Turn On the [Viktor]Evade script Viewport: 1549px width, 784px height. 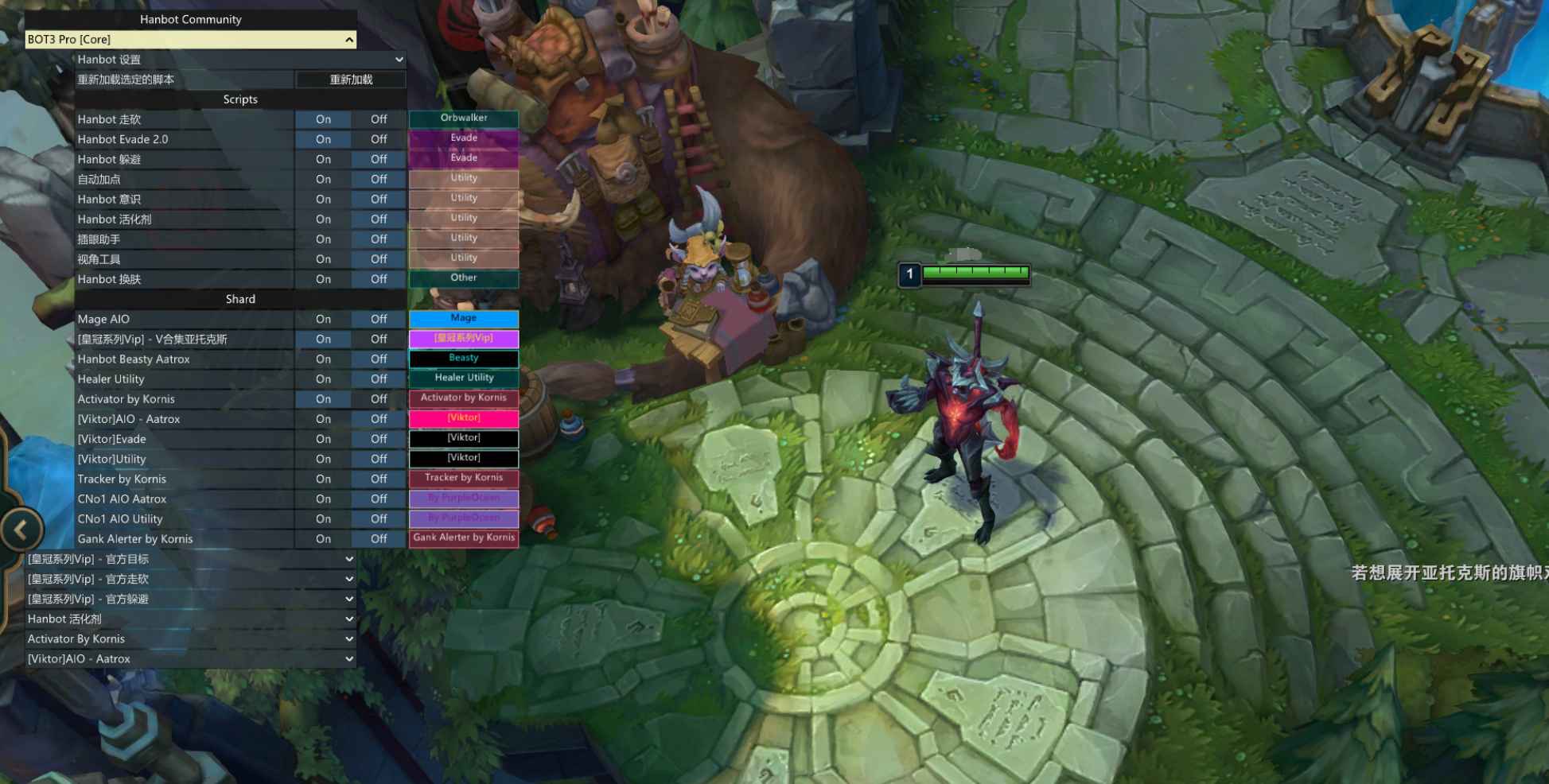323,439
